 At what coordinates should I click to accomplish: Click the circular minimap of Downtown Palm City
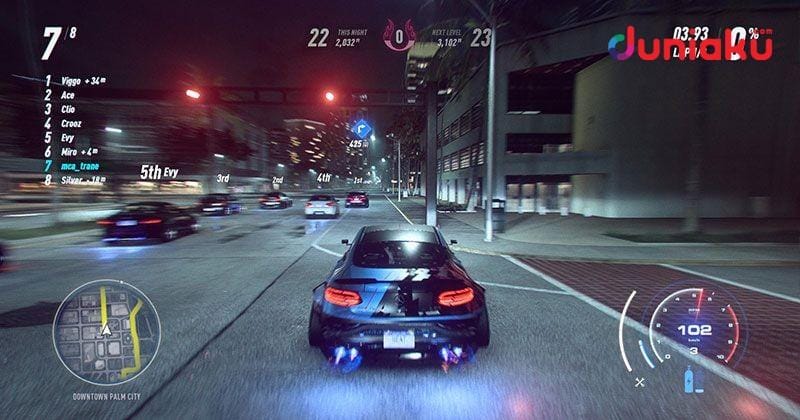point(106,331)
